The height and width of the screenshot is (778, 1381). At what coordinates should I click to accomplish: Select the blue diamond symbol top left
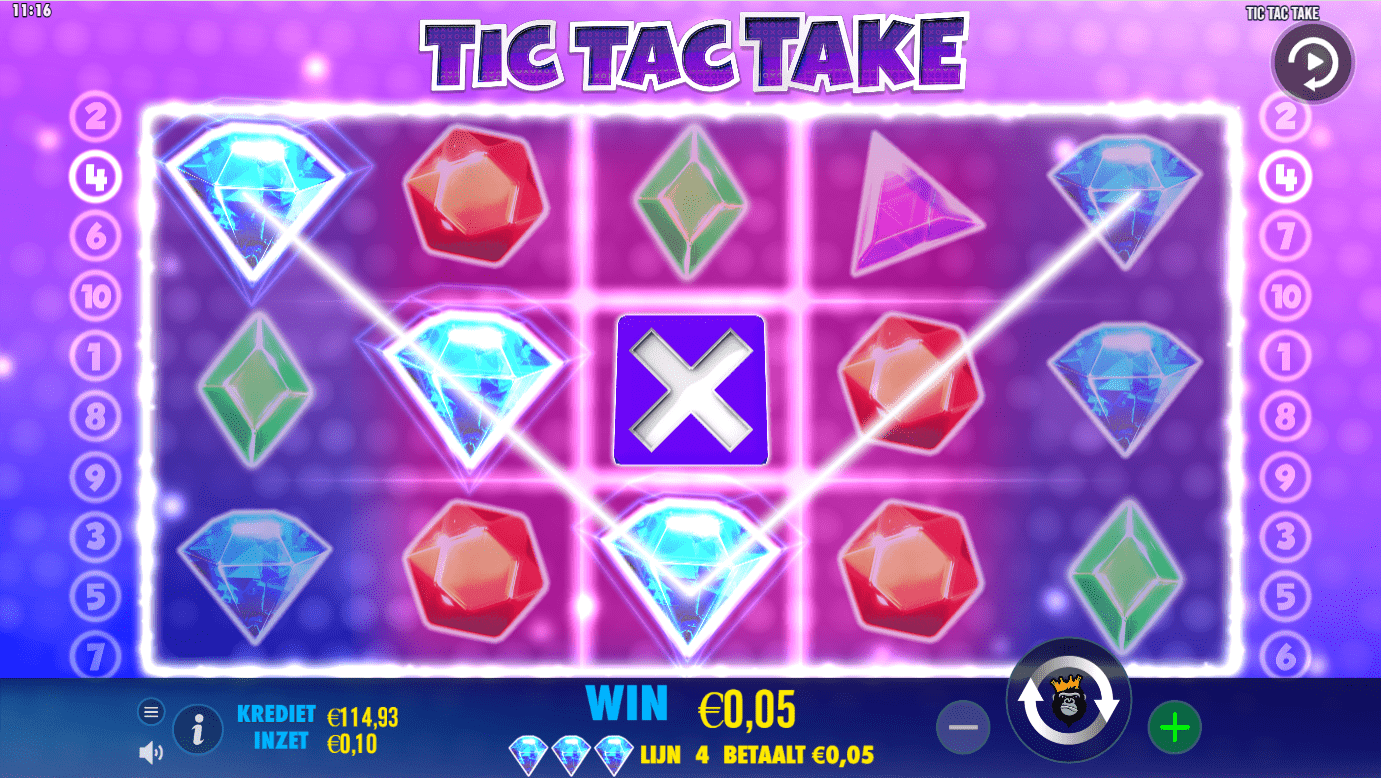point(255,197)
